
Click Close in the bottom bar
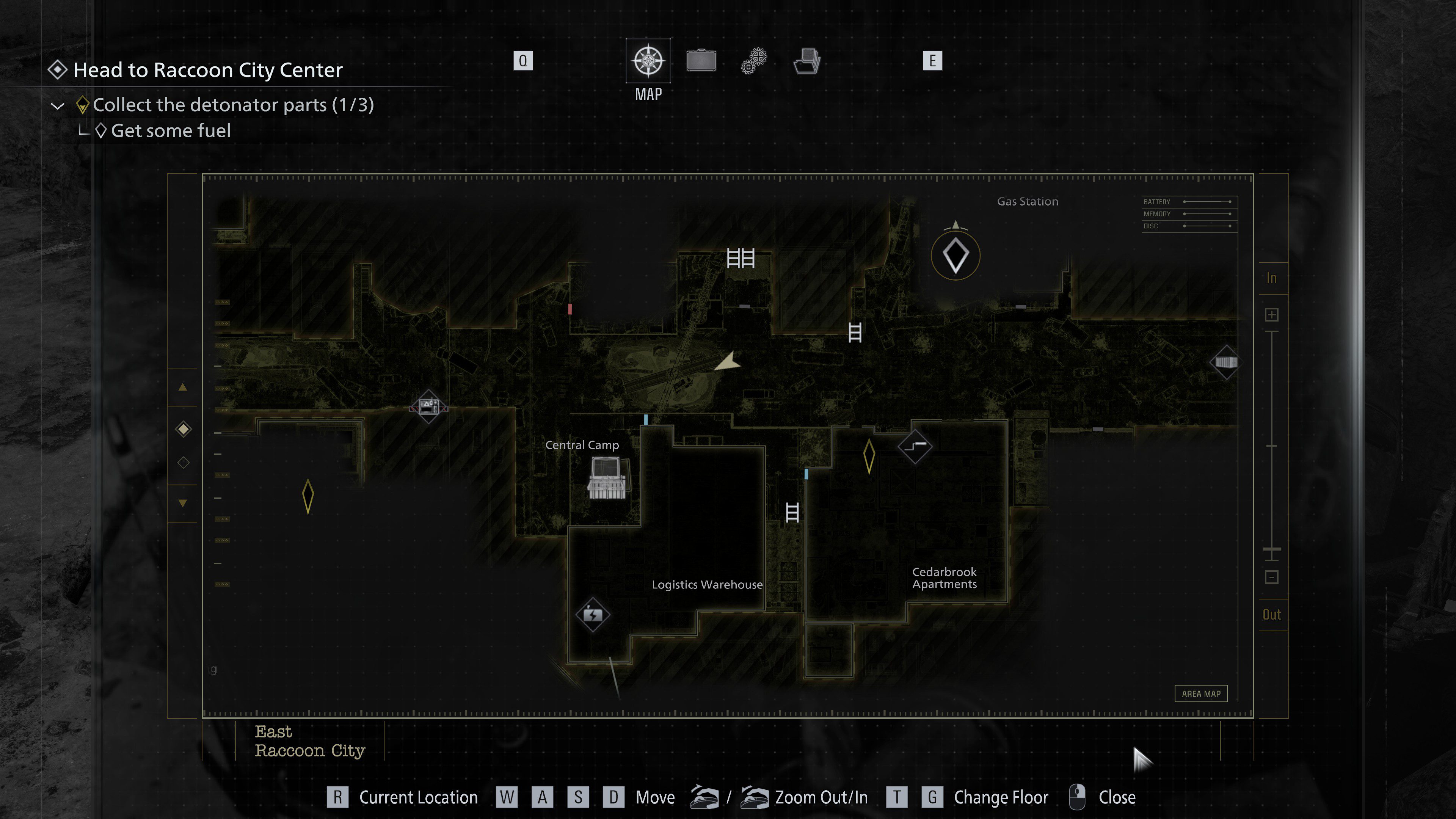click(x=1117, y=797)
